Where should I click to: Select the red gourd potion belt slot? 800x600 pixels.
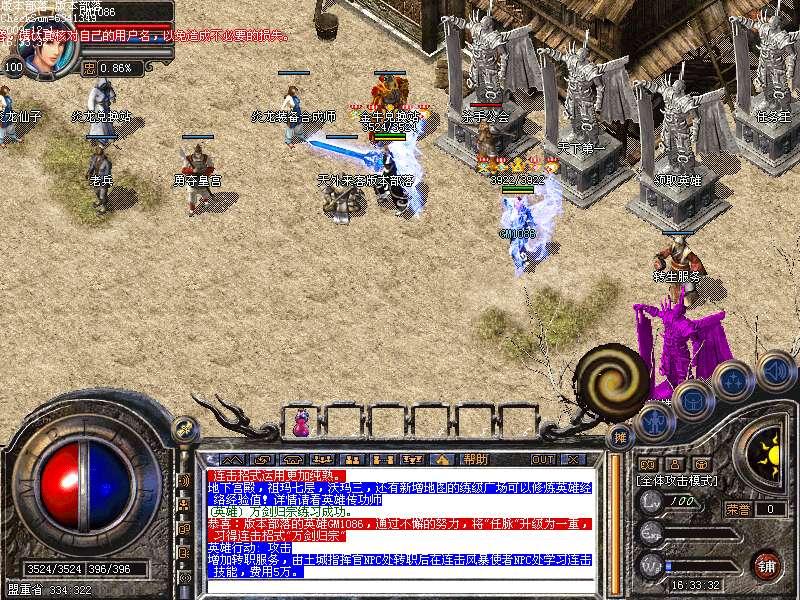point(299,426)
